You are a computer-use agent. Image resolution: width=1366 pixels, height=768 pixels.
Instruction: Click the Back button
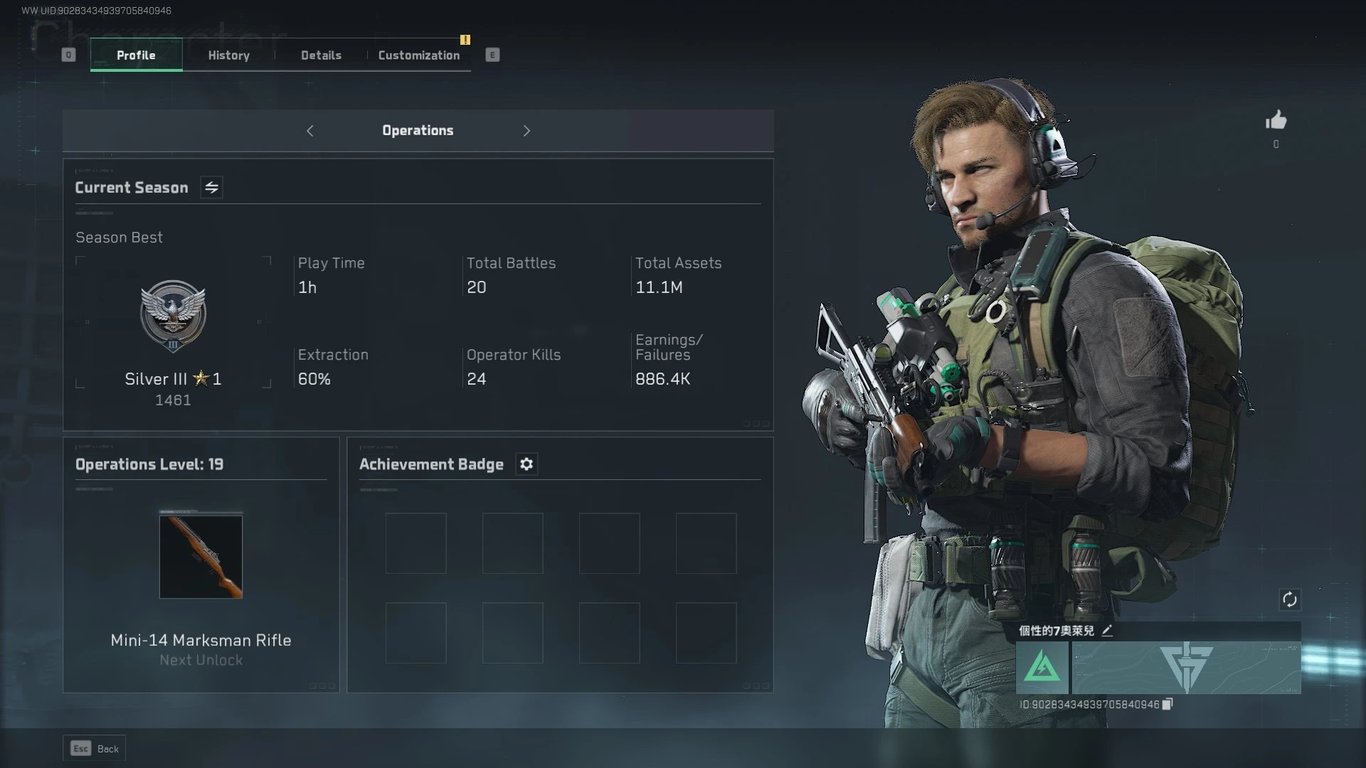pos(95,748)
